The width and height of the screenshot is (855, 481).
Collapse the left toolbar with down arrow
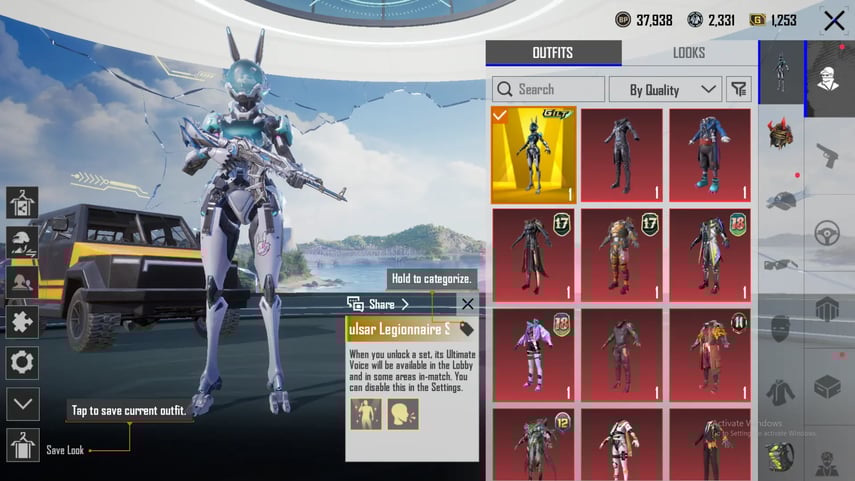tap(22, 404)
